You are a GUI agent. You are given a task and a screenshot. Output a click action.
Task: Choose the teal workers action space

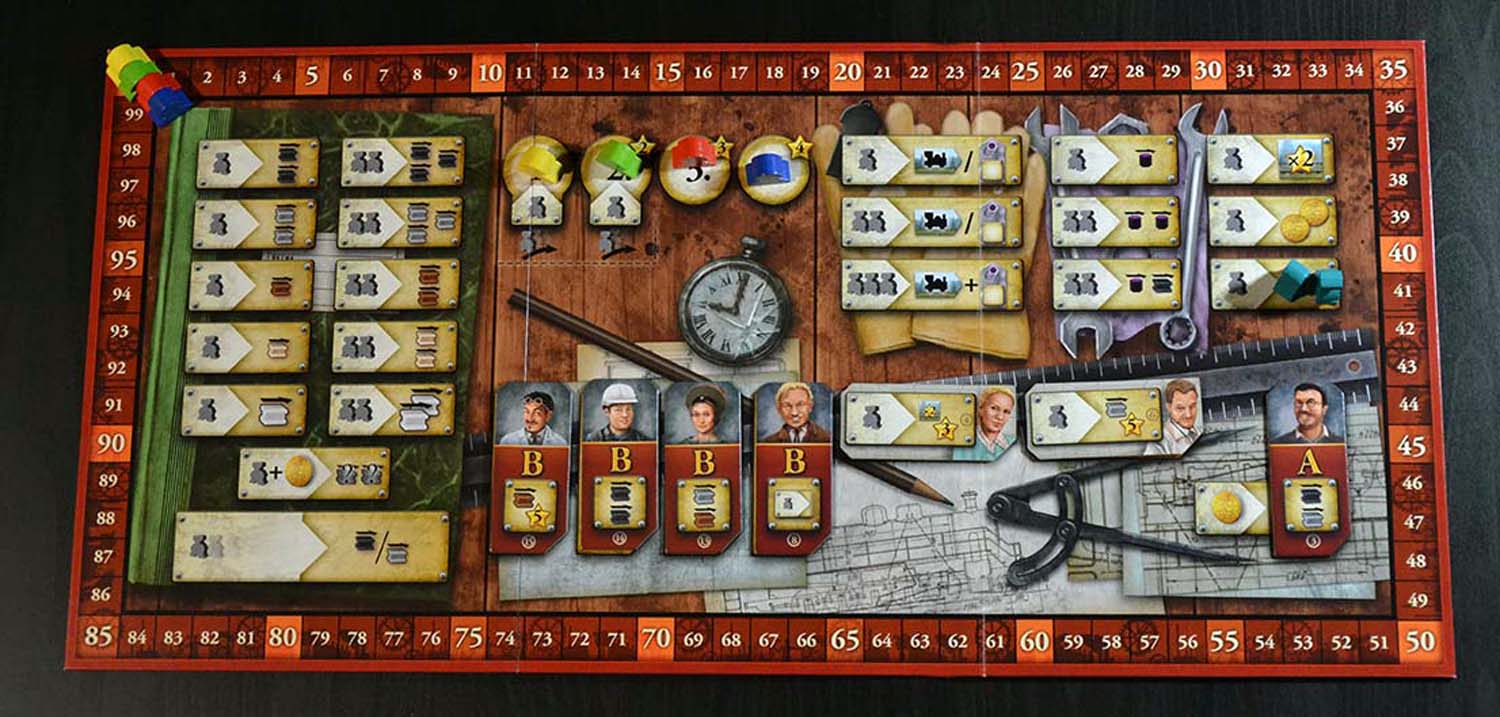pos(1273,284)
